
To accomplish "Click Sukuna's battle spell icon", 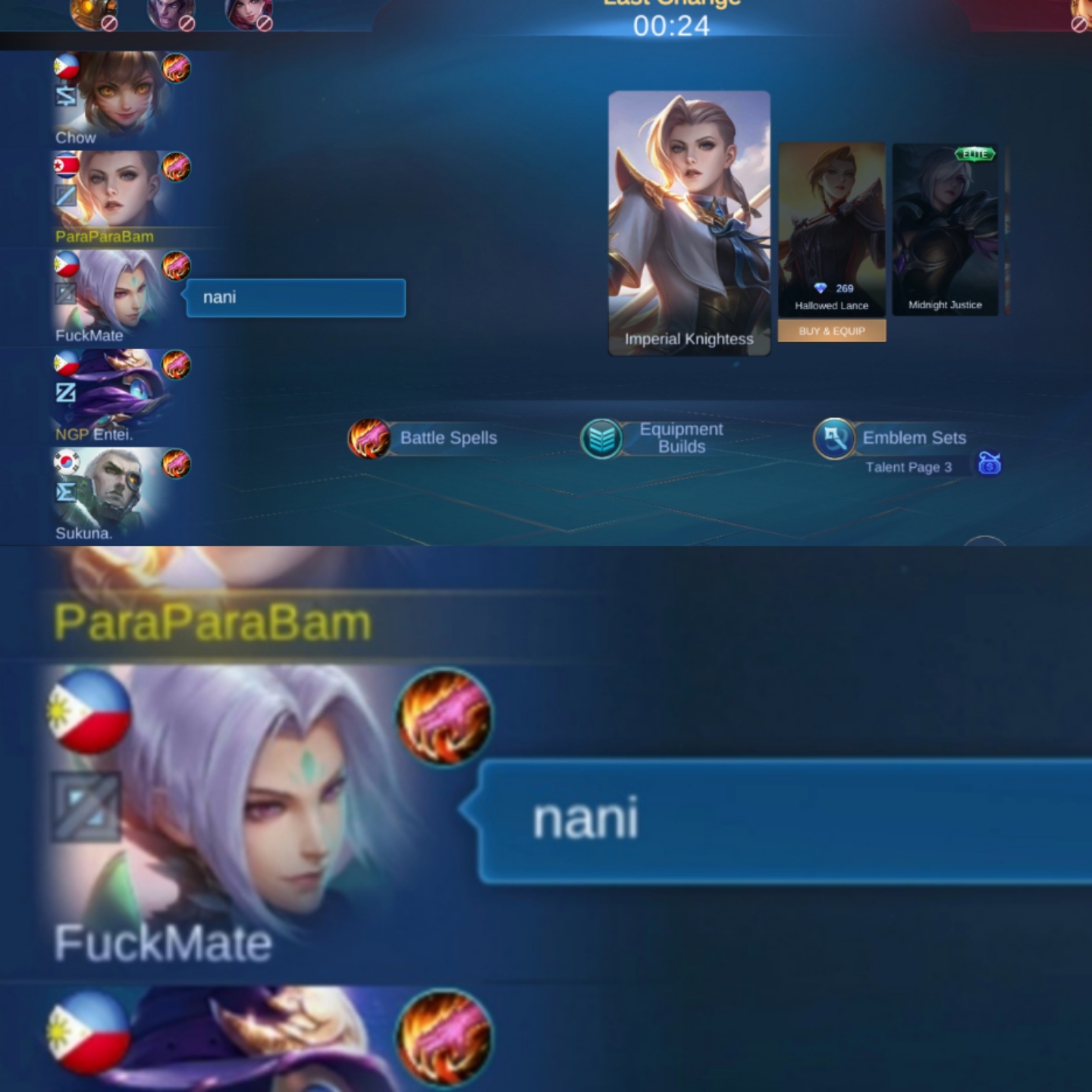I will click(x=177, y=465).
